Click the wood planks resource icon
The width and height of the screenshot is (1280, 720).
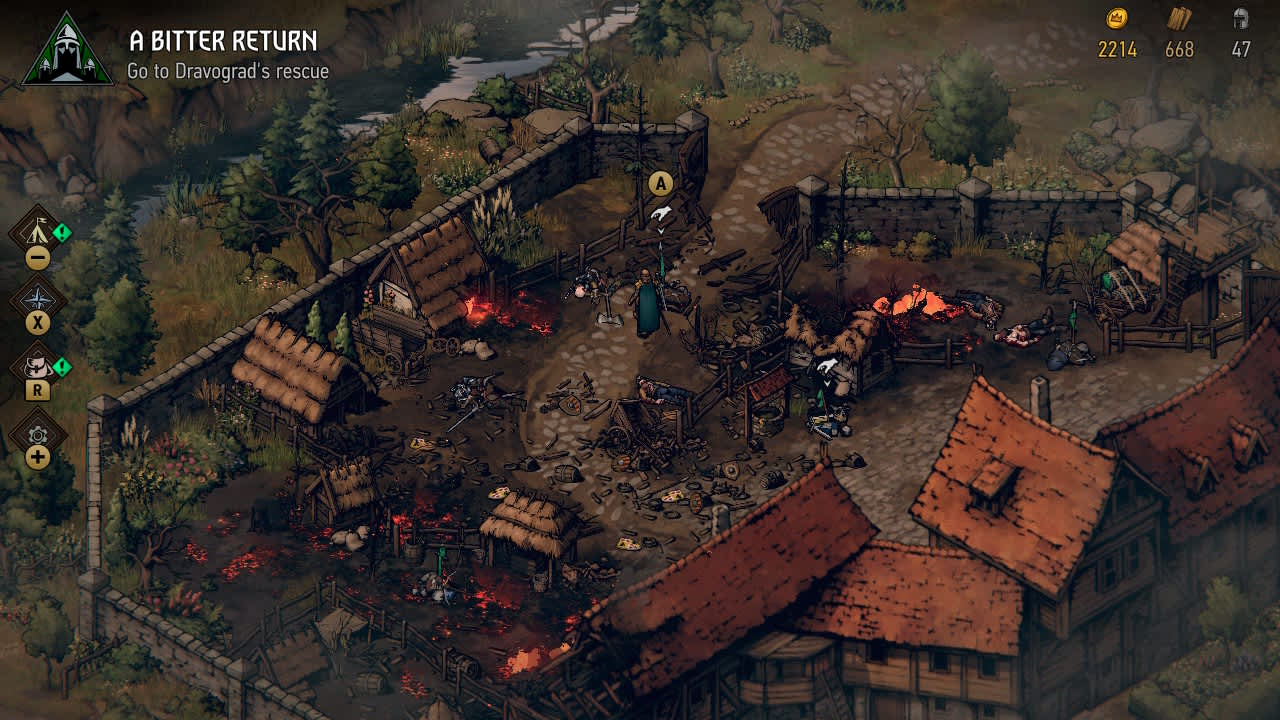[x=1179, y=19]
